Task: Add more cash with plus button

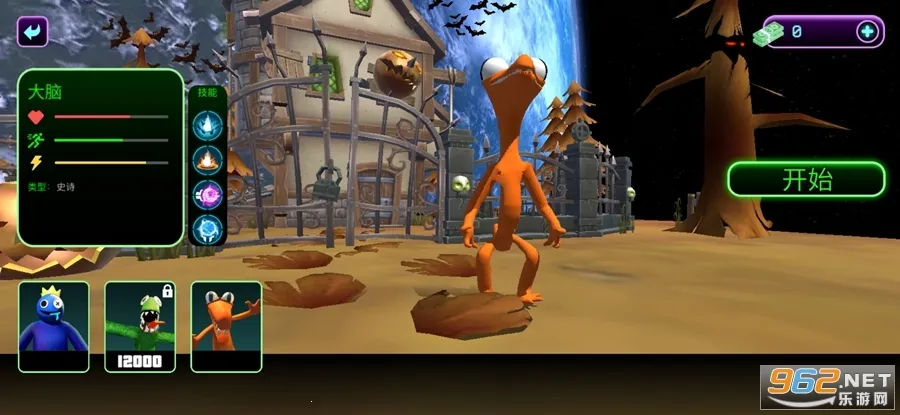Action: point(866,32)
